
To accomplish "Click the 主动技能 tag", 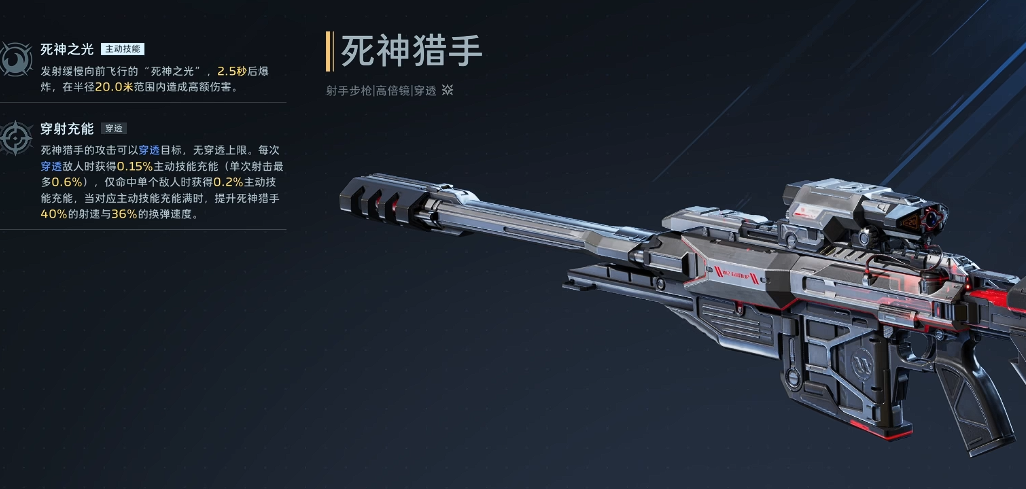I will (123, 49).
